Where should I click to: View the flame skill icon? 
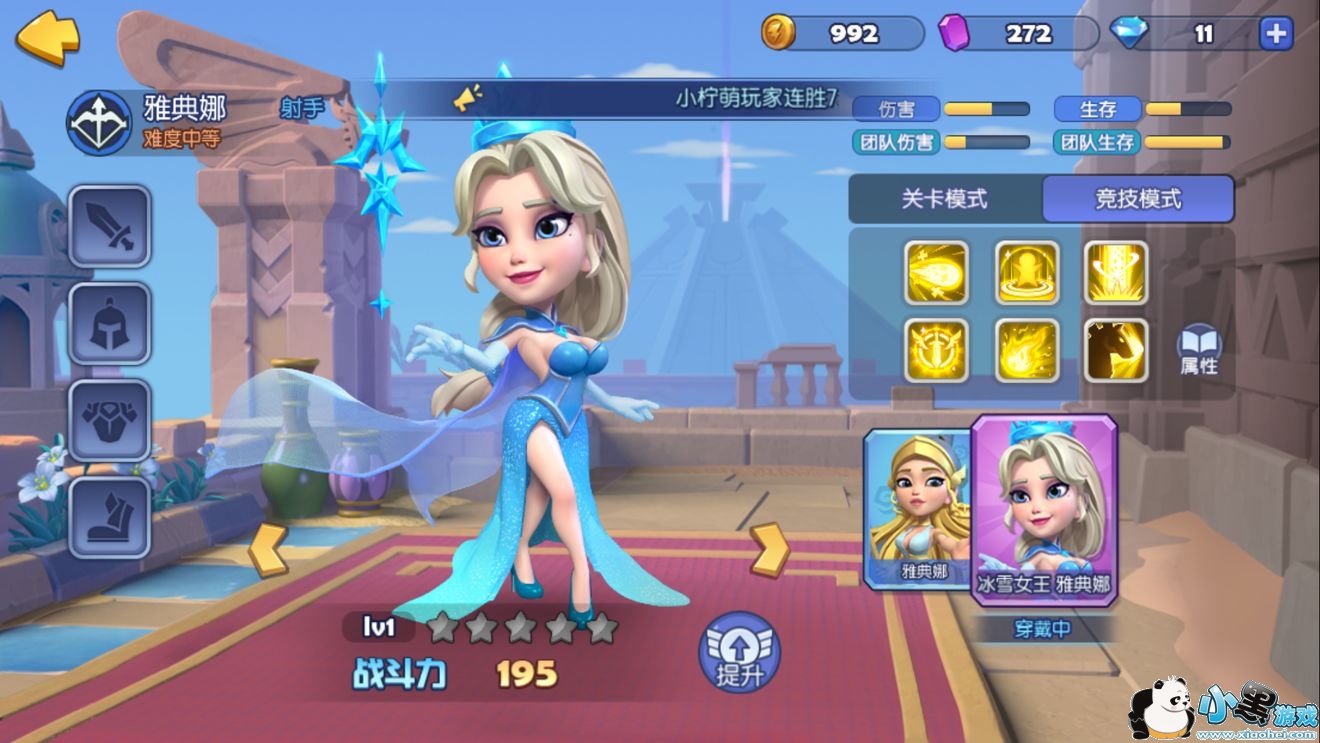pos(1027,350)
